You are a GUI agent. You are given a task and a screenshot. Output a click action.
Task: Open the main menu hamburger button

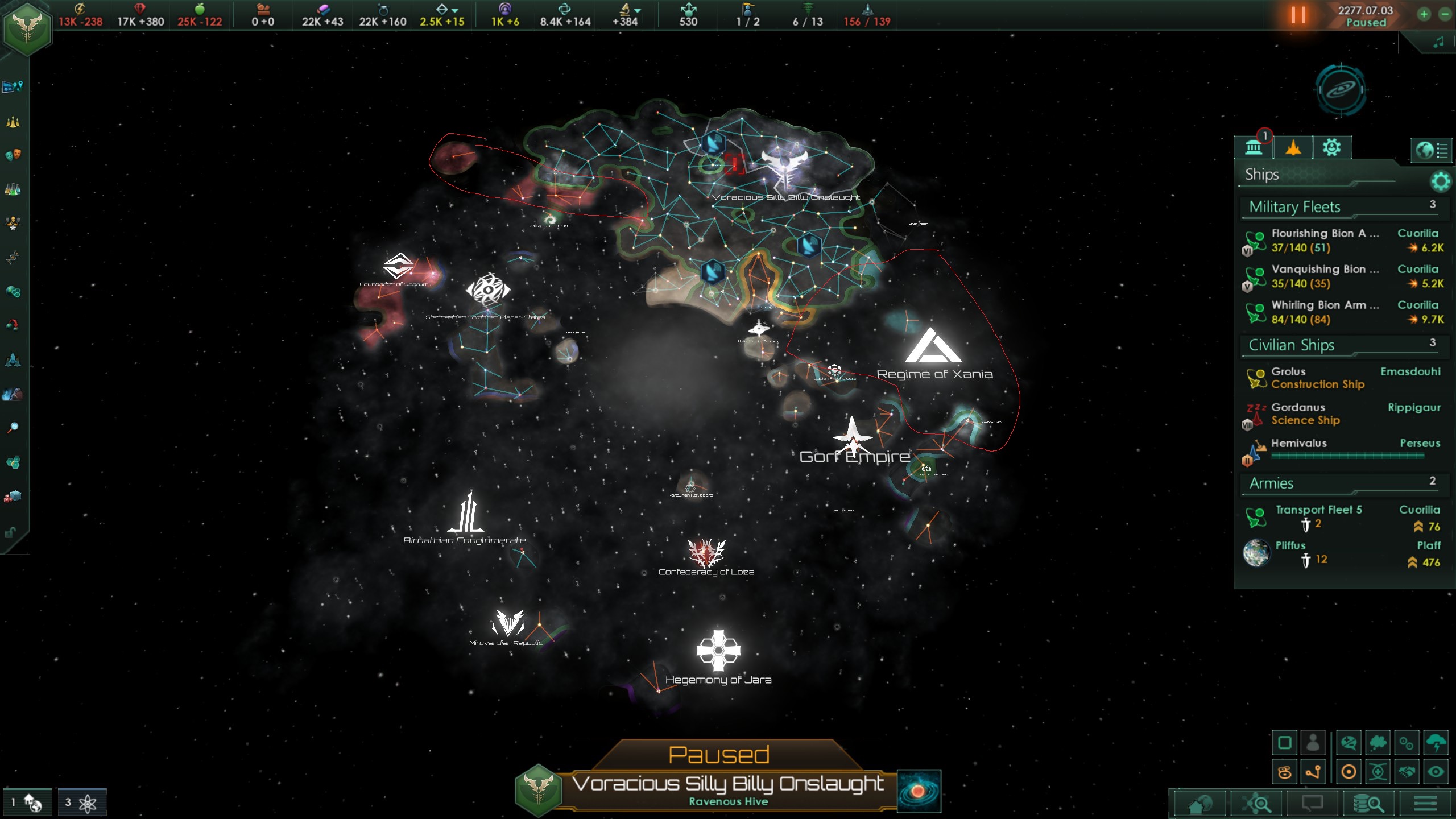click(1425, 804)
